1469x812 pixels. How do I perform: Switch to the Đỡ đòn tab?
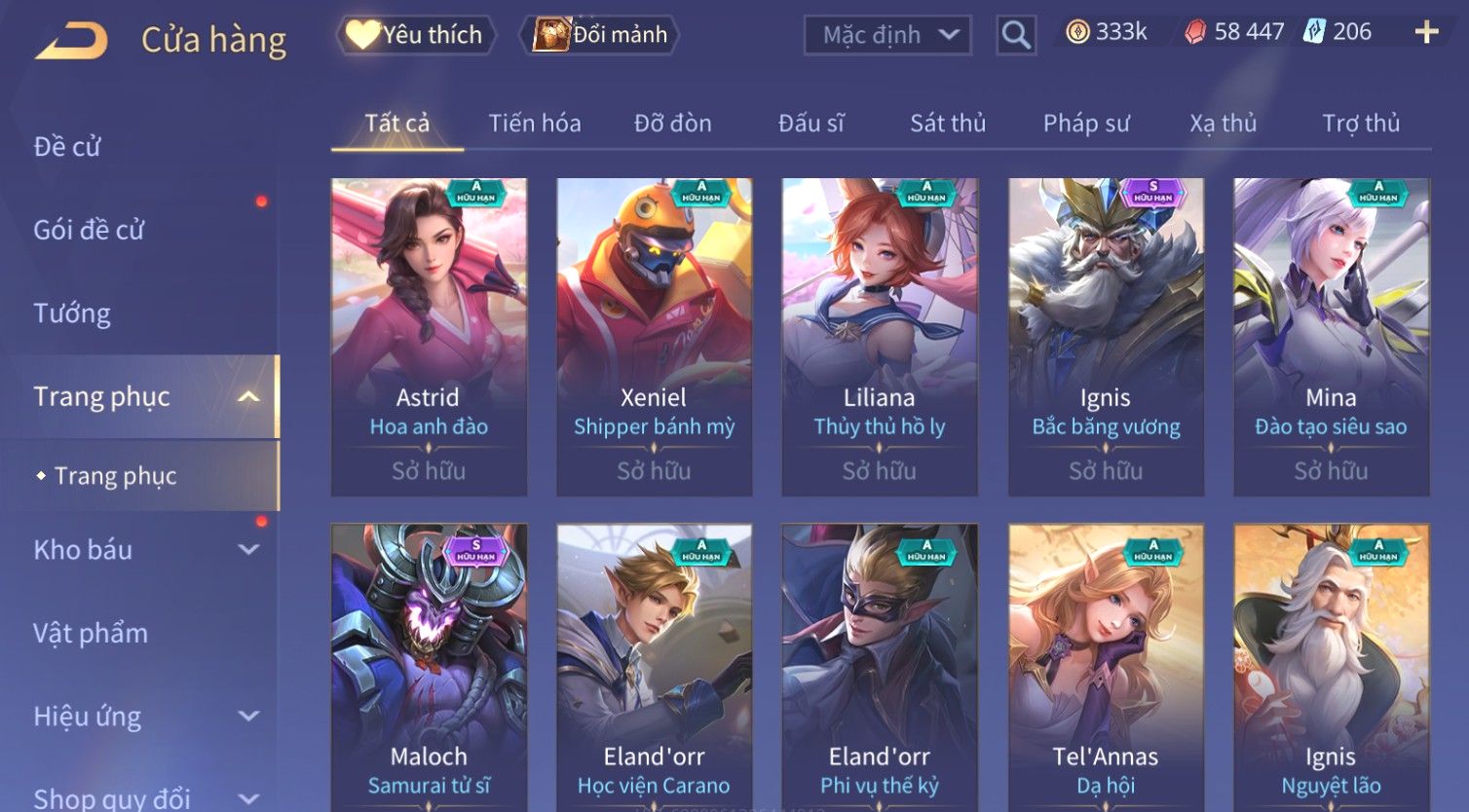672,124
